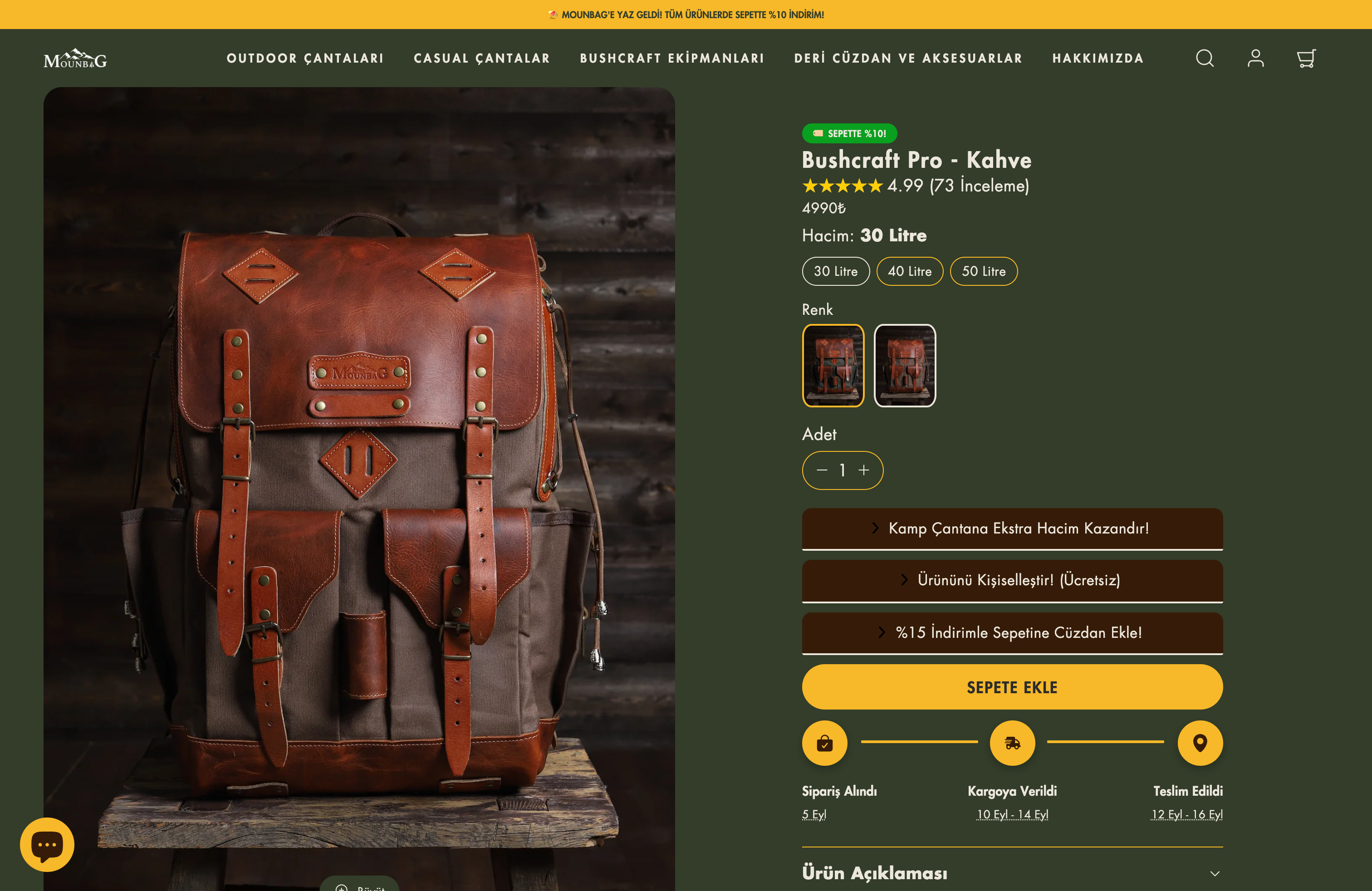Image resolution: width=1372 pixels, height=891 pixels.
Task: Select the 50 Litre volume option
Action: pyautogui.click(x=984, y=271)
